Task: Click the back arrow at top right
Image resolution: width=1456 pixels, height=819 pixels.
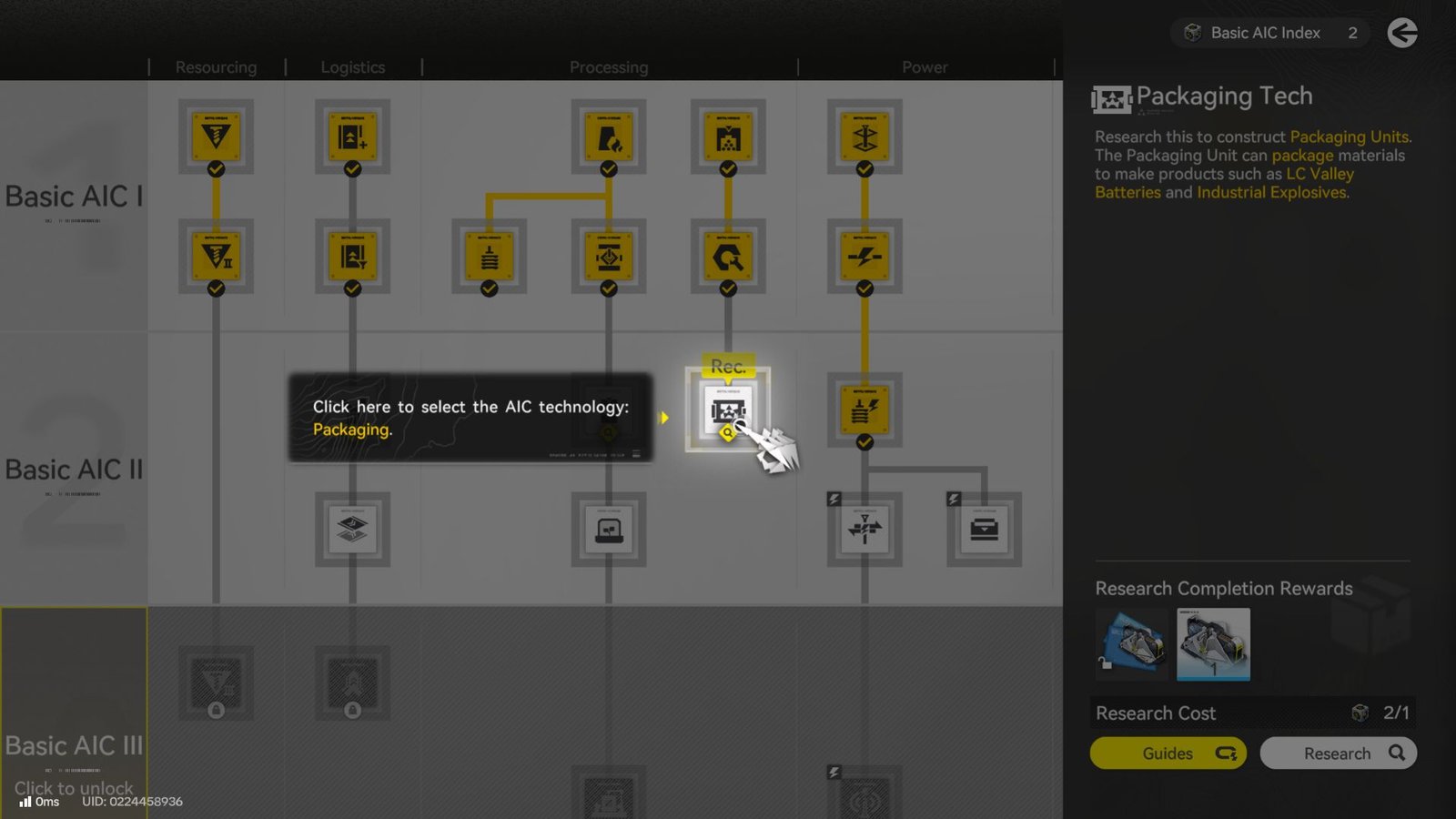Action: (x=1402, y=32)
